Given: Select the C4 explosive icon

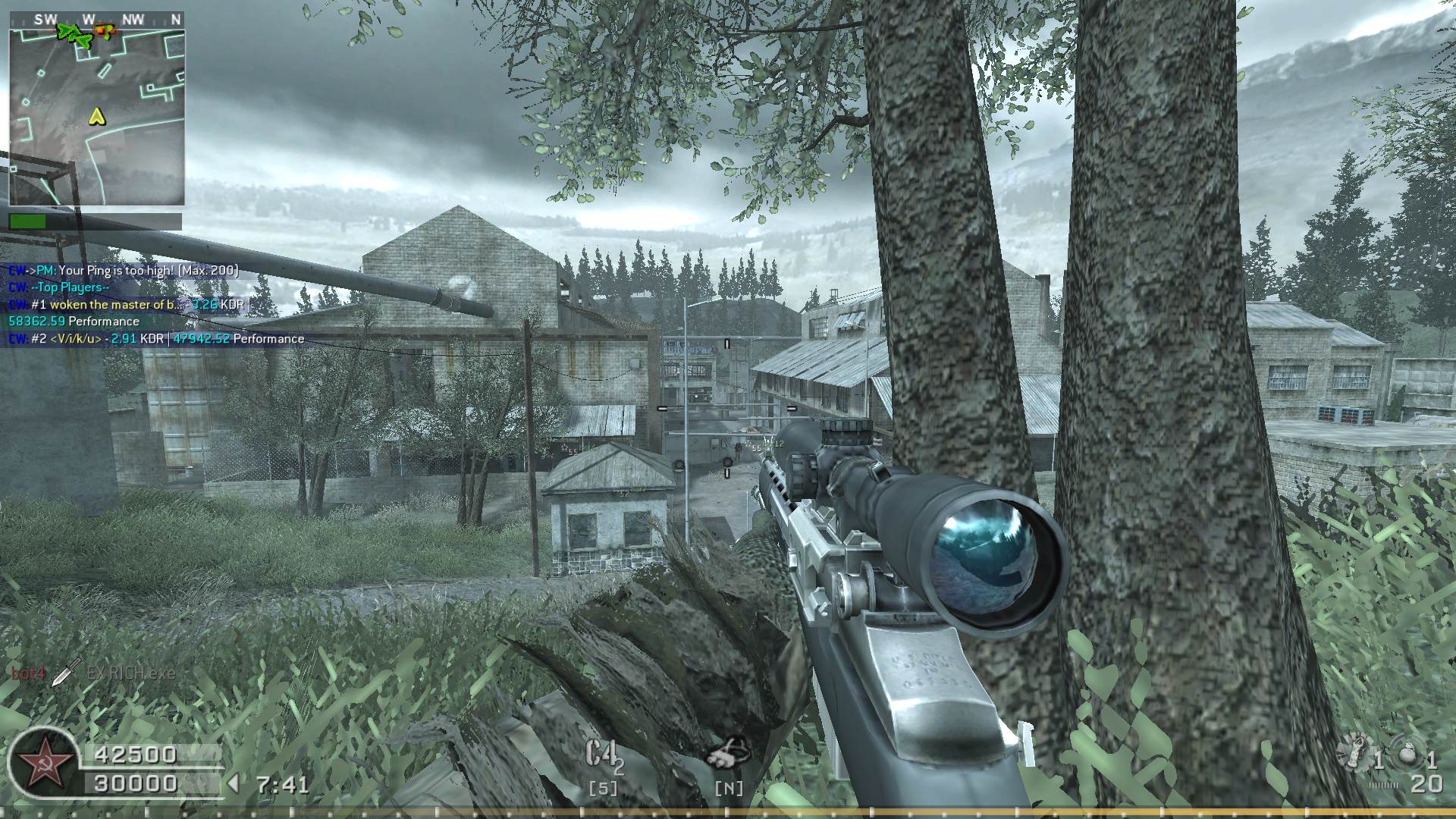Looking at the screenshot, I should 602,755.
